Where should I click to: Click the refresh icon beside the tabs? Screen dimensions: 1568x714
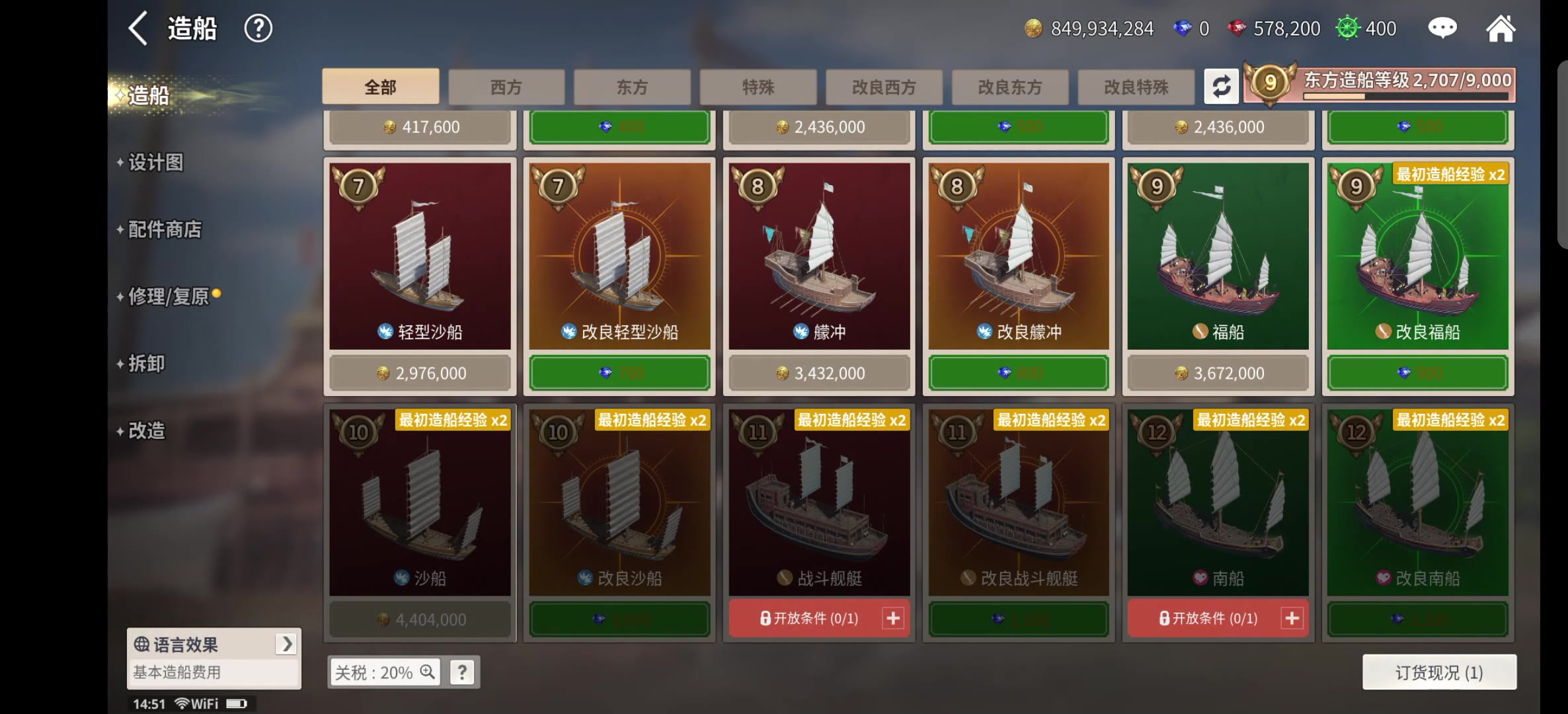tap(1222, 86)
